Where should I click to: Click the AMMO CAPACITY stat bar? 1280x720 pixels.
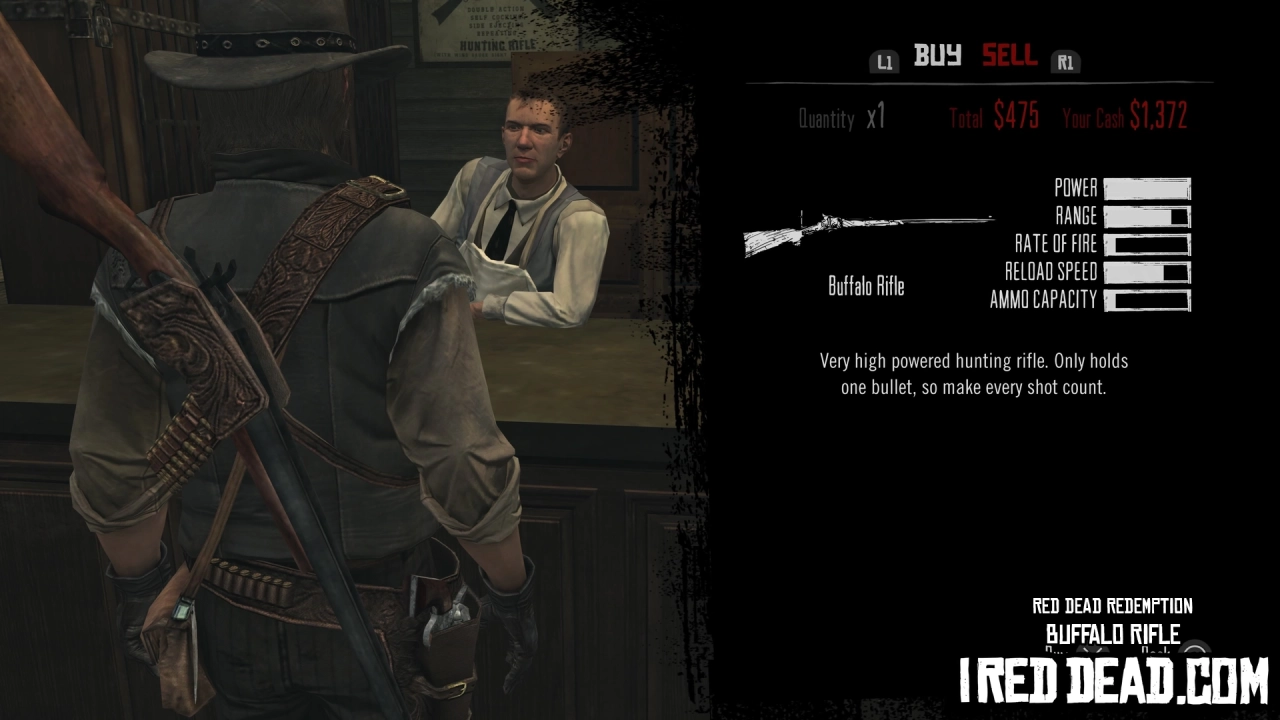(1147, 299)
